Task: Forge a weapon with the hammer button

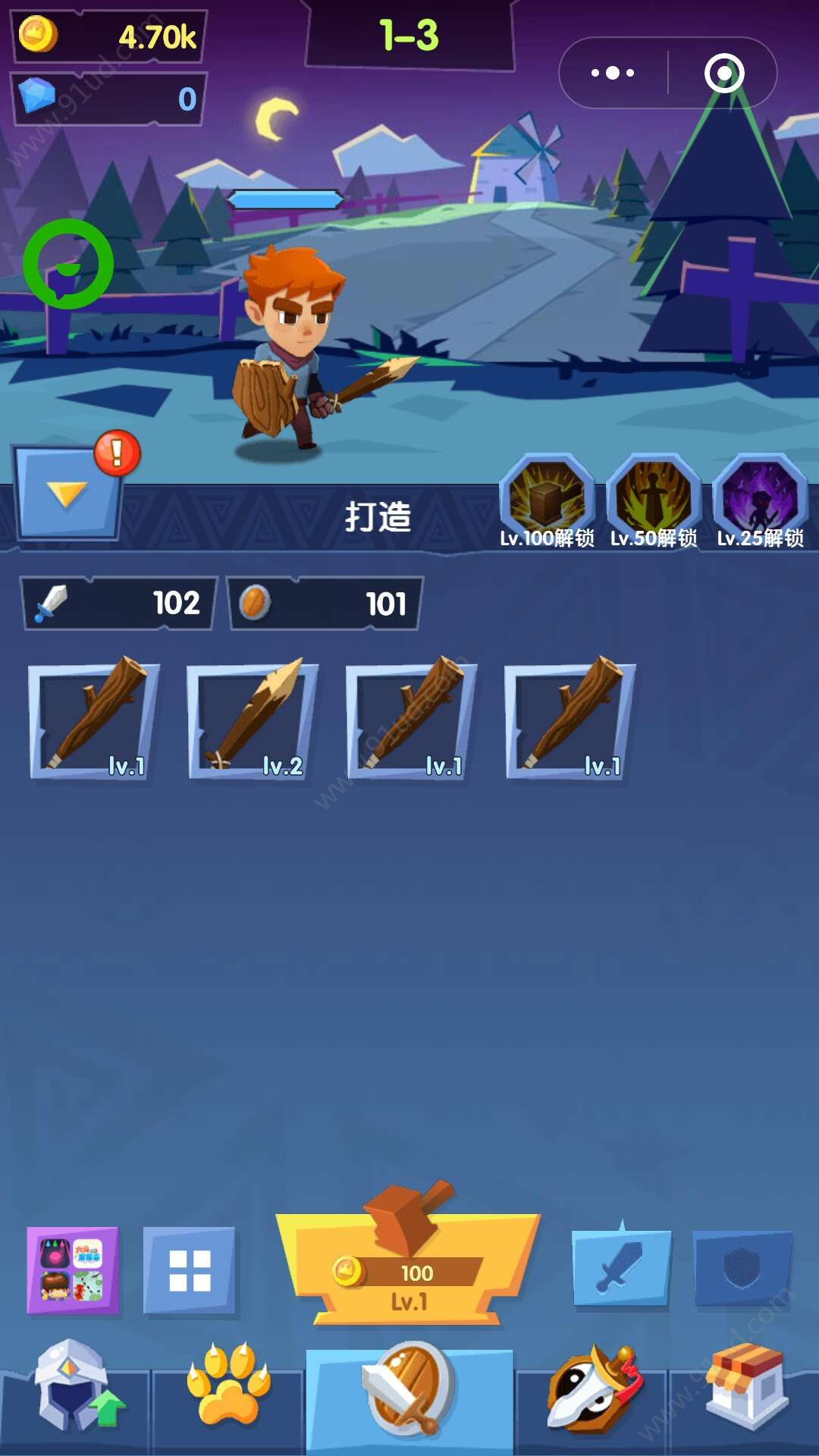Action: click(x=409, y=1266)
